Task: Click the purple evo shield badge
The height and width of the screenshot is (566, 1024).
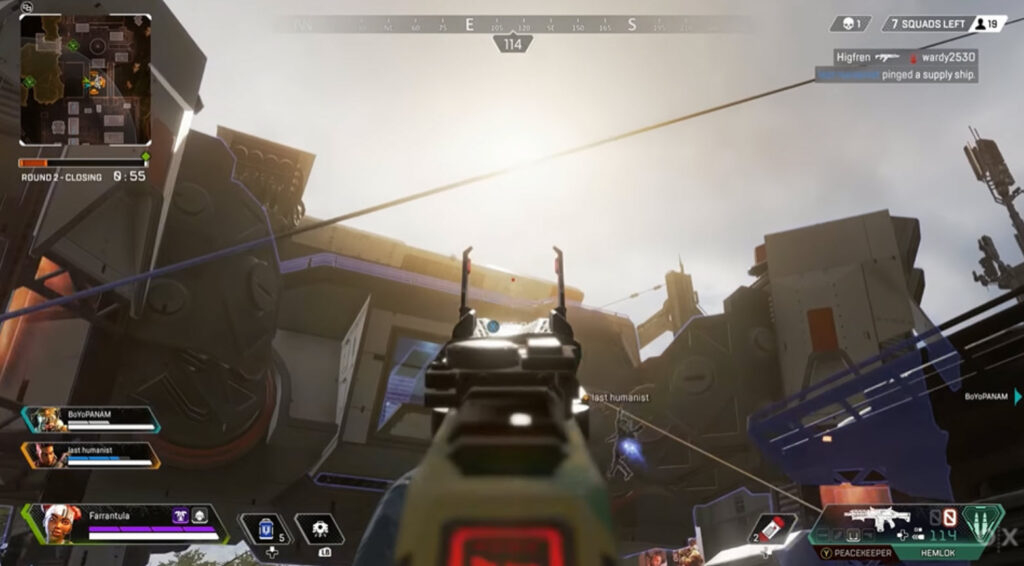Action: [x=182, y=515]
